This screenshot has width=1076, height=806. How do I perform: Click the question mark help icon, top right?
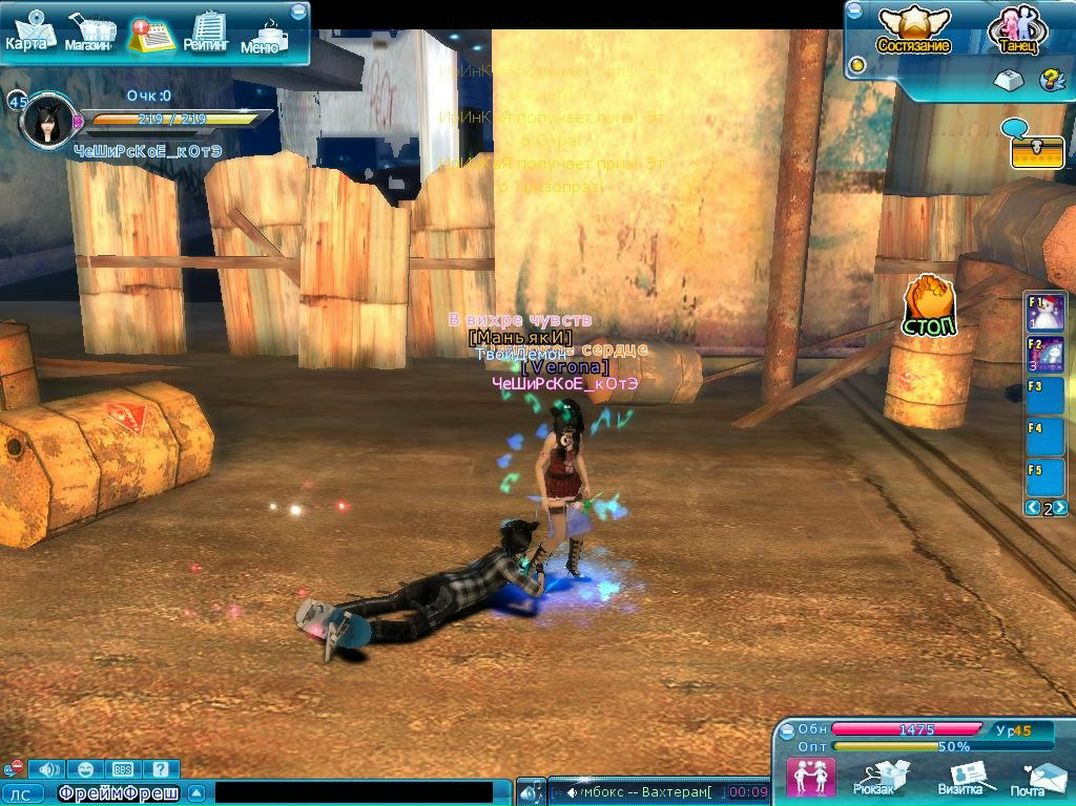click(x=1050, y=80)
